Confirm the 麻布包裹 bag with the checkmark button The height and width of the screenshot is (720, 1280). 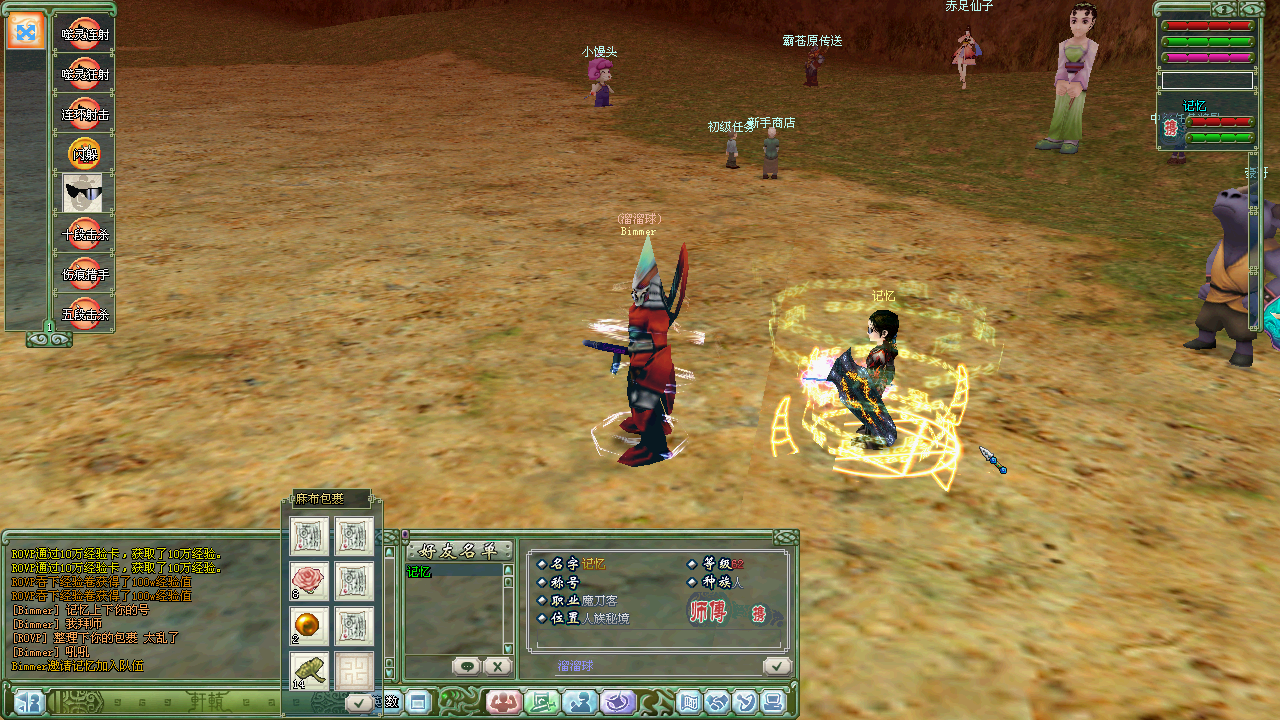point(358,704)
